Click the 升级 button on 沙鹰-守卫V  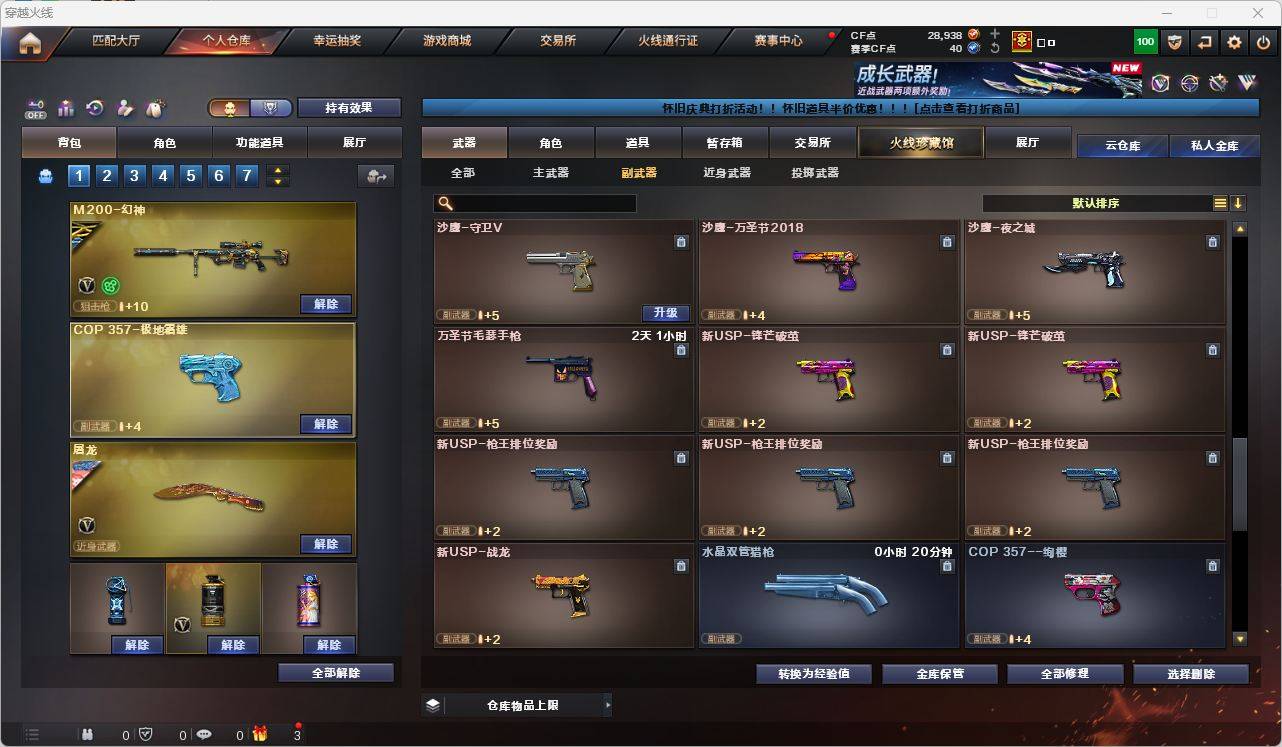click(666, 312)
